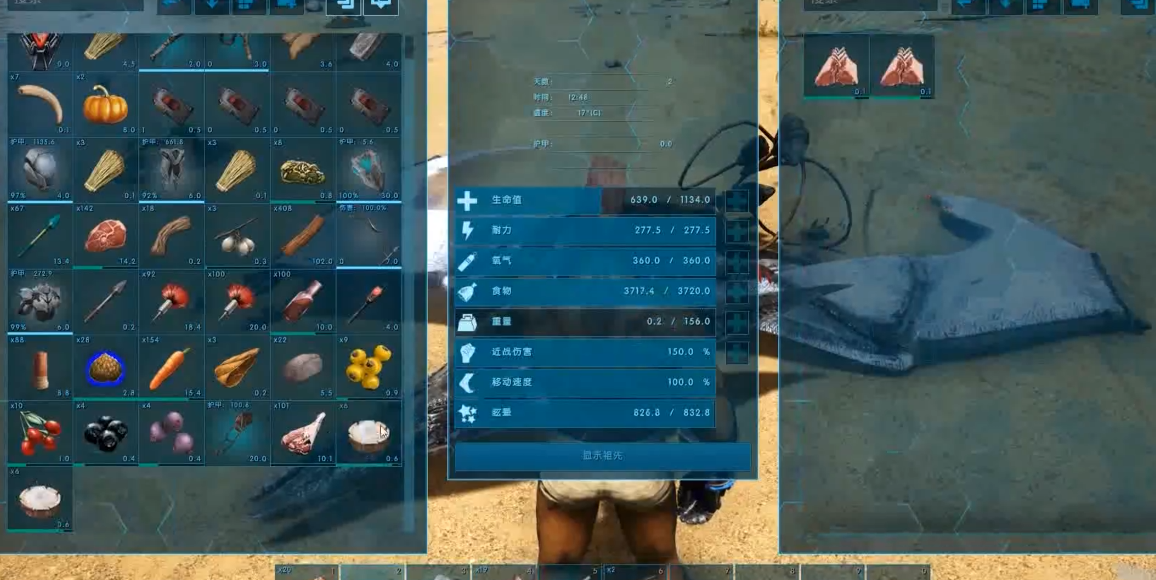Screen dimensions: 1156x580
Task: Choose the orange carrot stack
Action: (x=171, y=367)
